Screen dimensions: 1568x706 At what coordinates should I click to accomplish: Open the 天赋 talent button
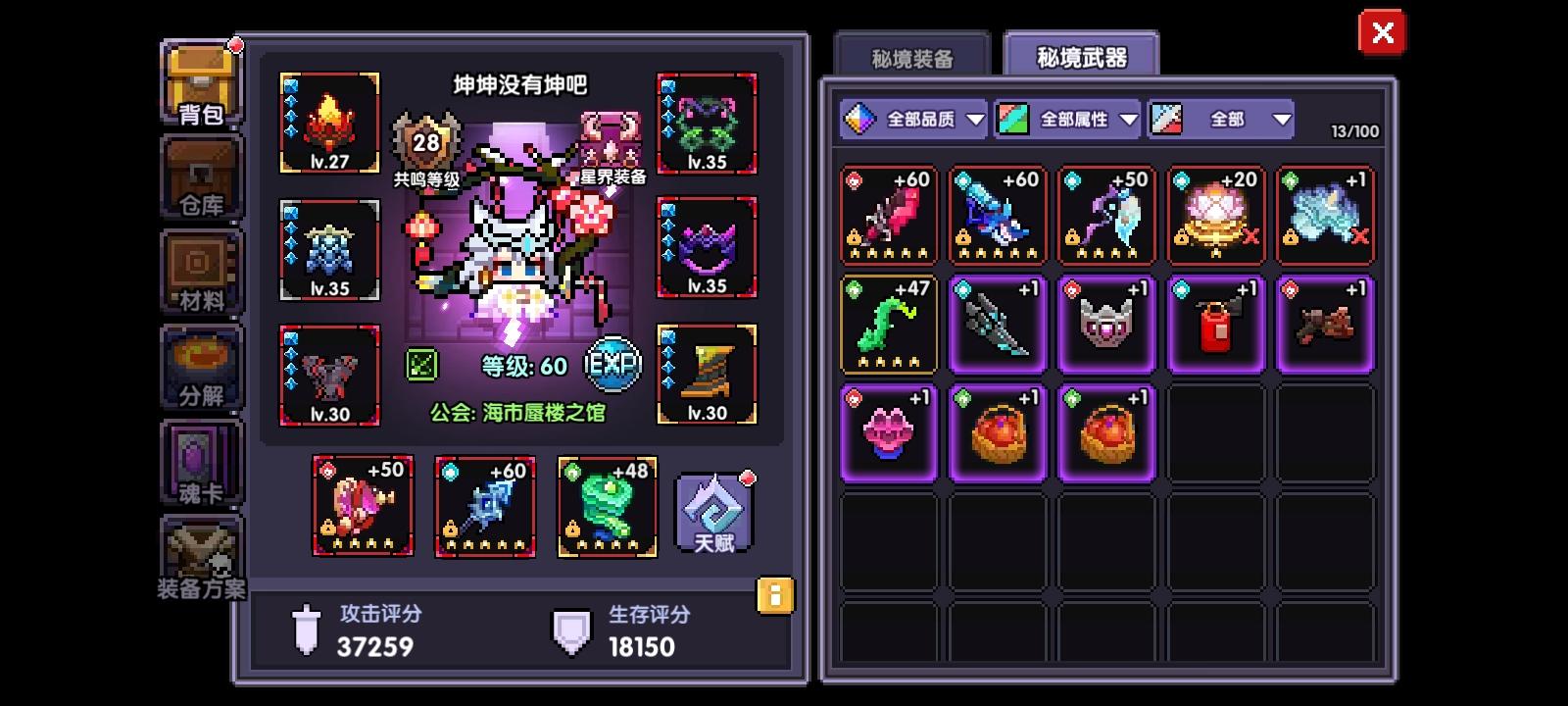712,511
